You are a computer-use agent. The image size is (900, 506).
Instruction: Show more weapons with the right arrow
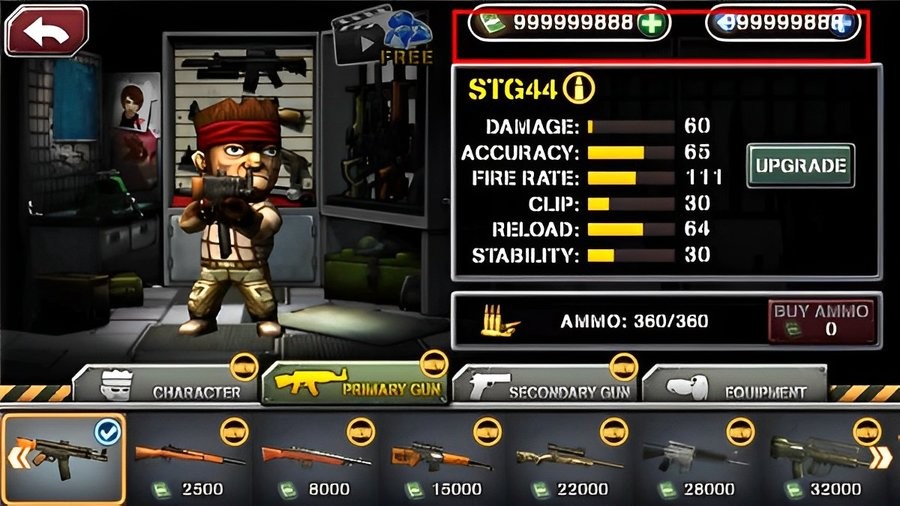(x=883, y=458)
